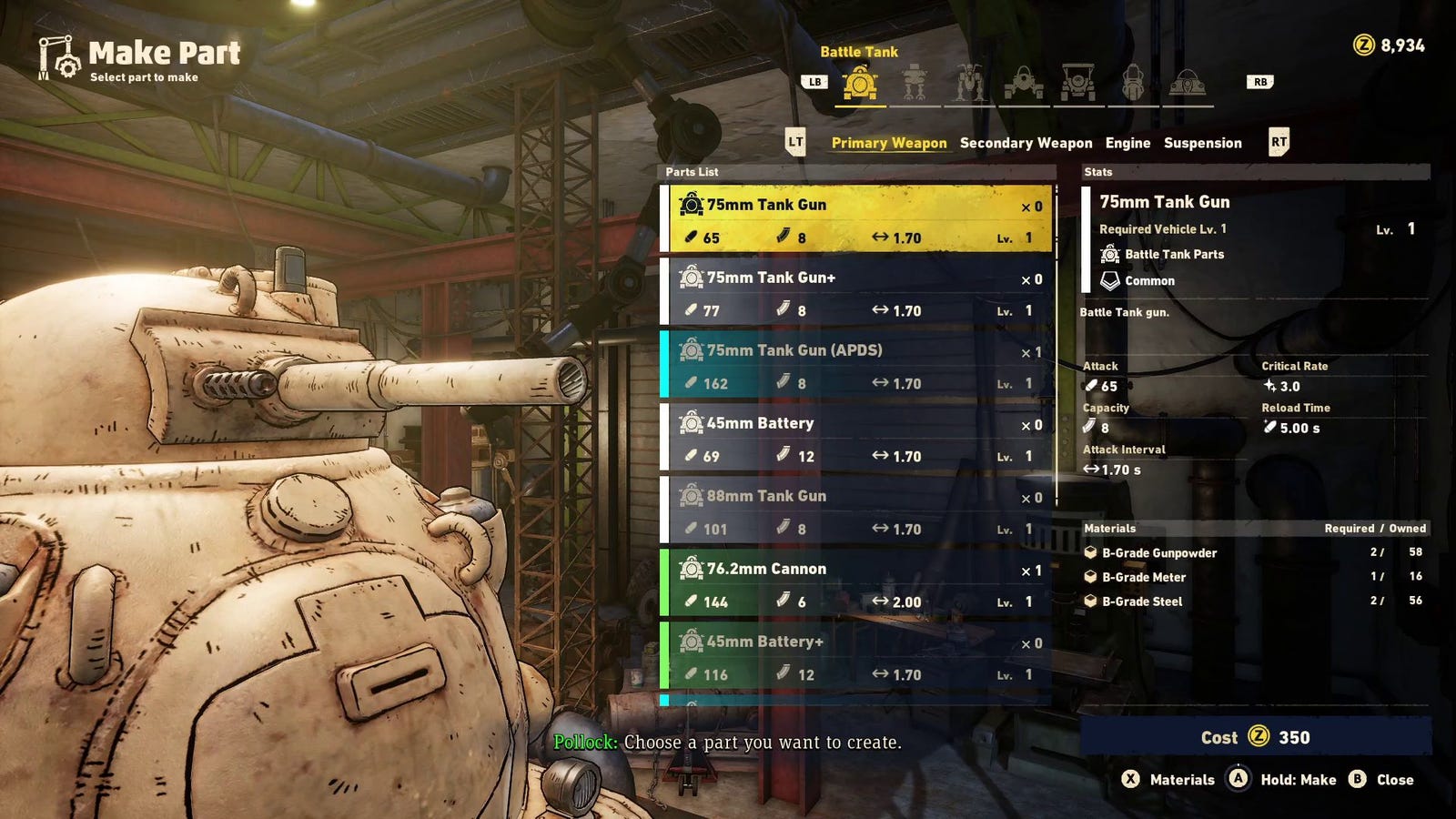1456x819 pixels.
Task: Switch to the two-legged walker robot tab
Action: pos(914,85)
